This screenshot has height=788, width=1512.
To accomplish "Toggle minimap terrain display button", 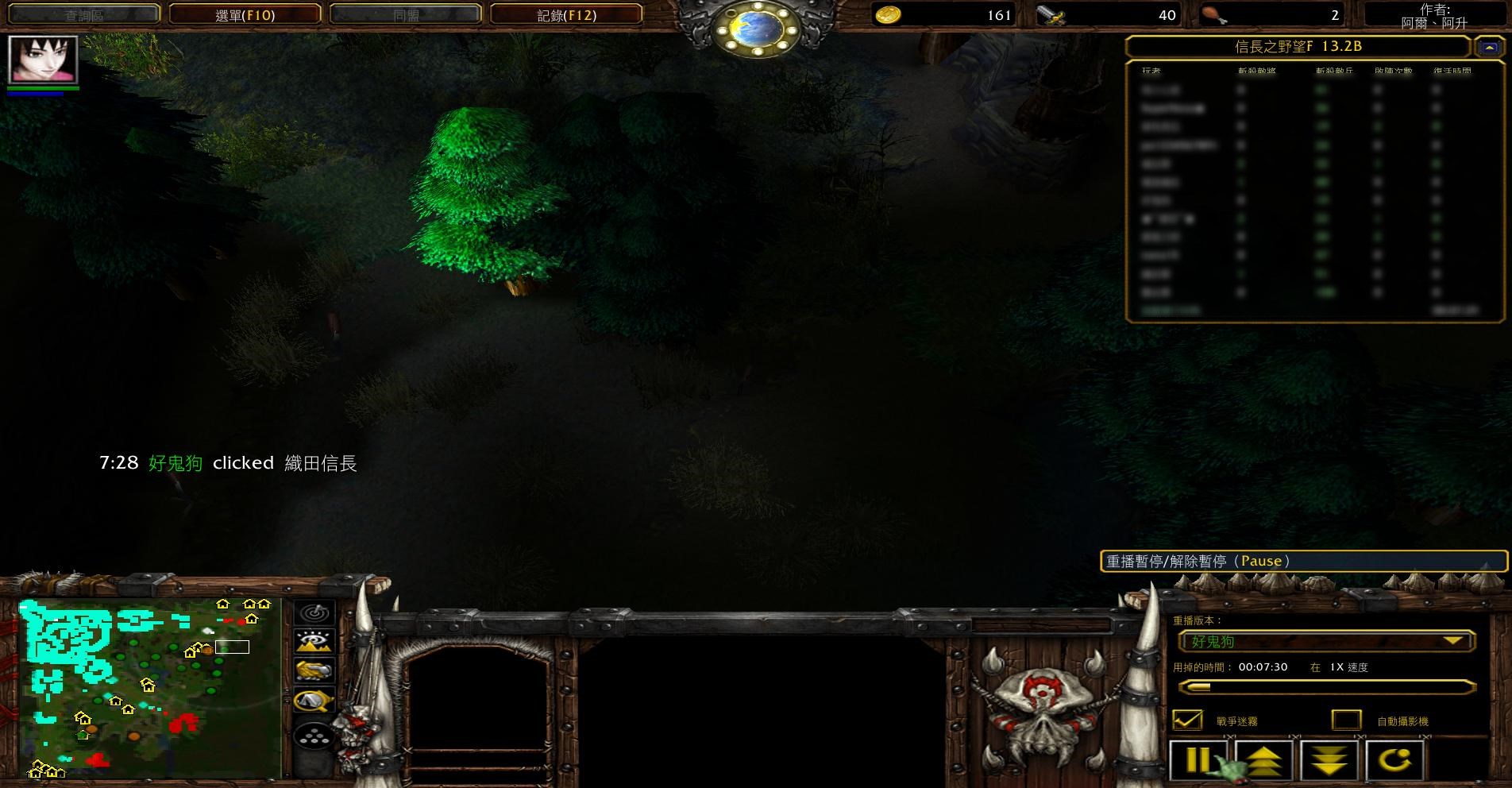I will (x=314, y=642).
